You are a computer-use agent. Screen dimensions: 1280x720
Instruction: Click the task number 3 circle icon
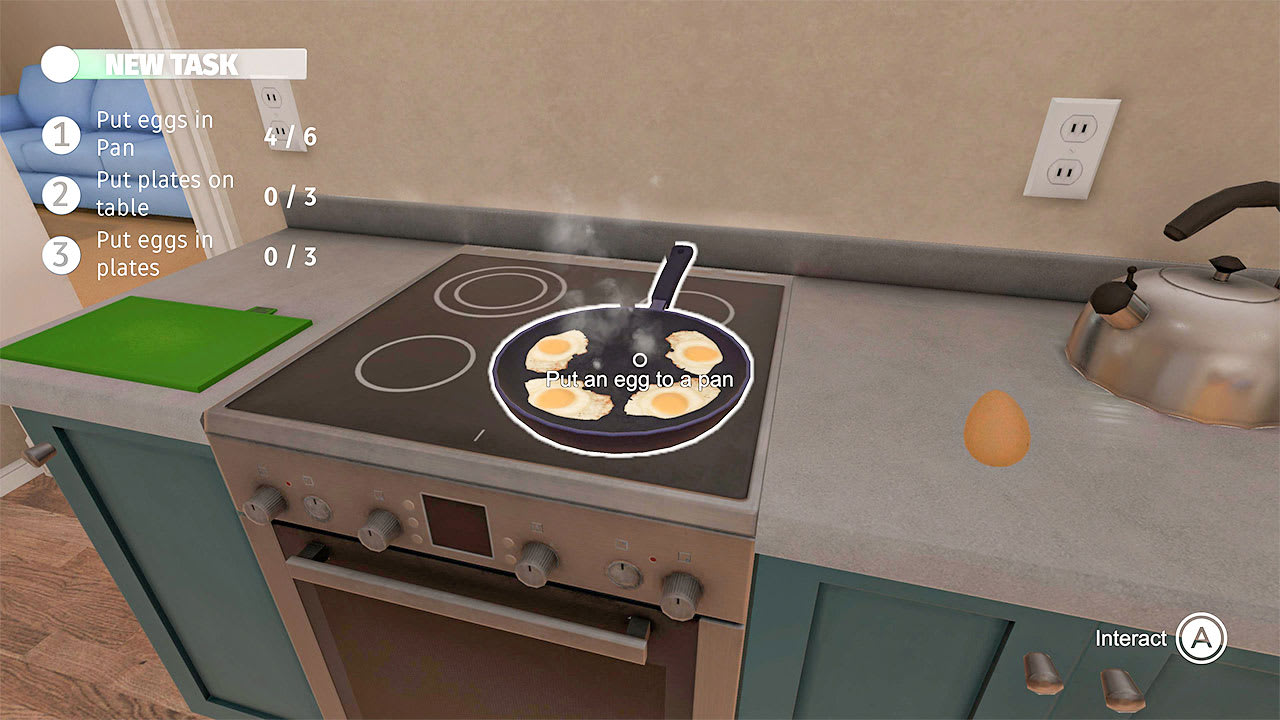coord(62,255)
